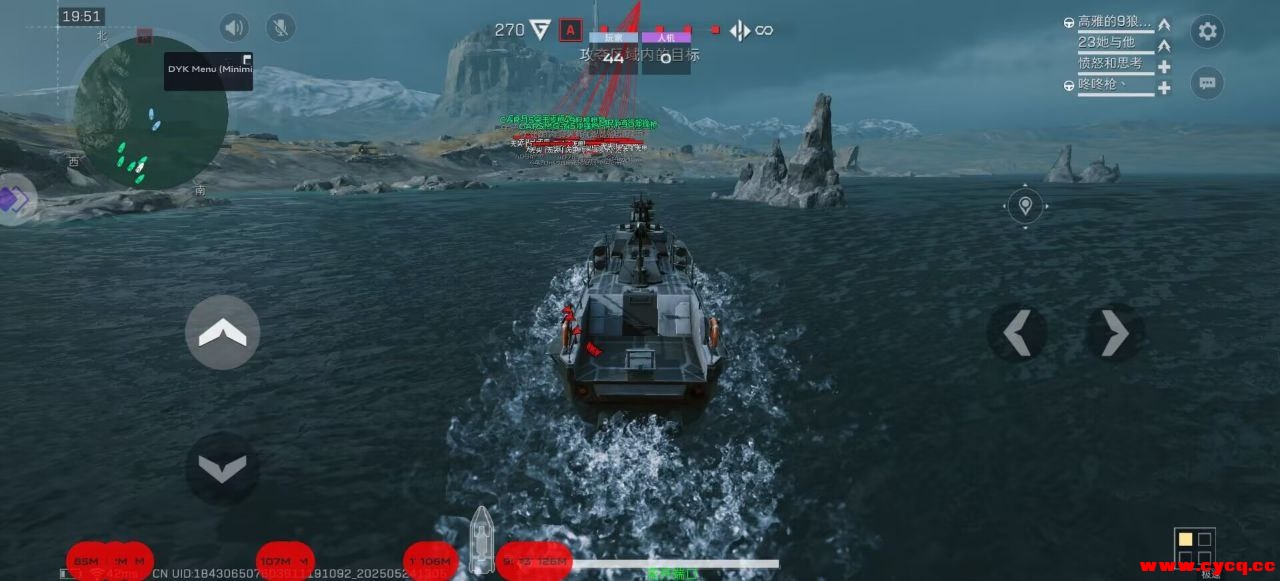Tap the purple cards icon at left edge
Image resolution: width=1280 pixels, height=581 pixels.
pos(16,199)
